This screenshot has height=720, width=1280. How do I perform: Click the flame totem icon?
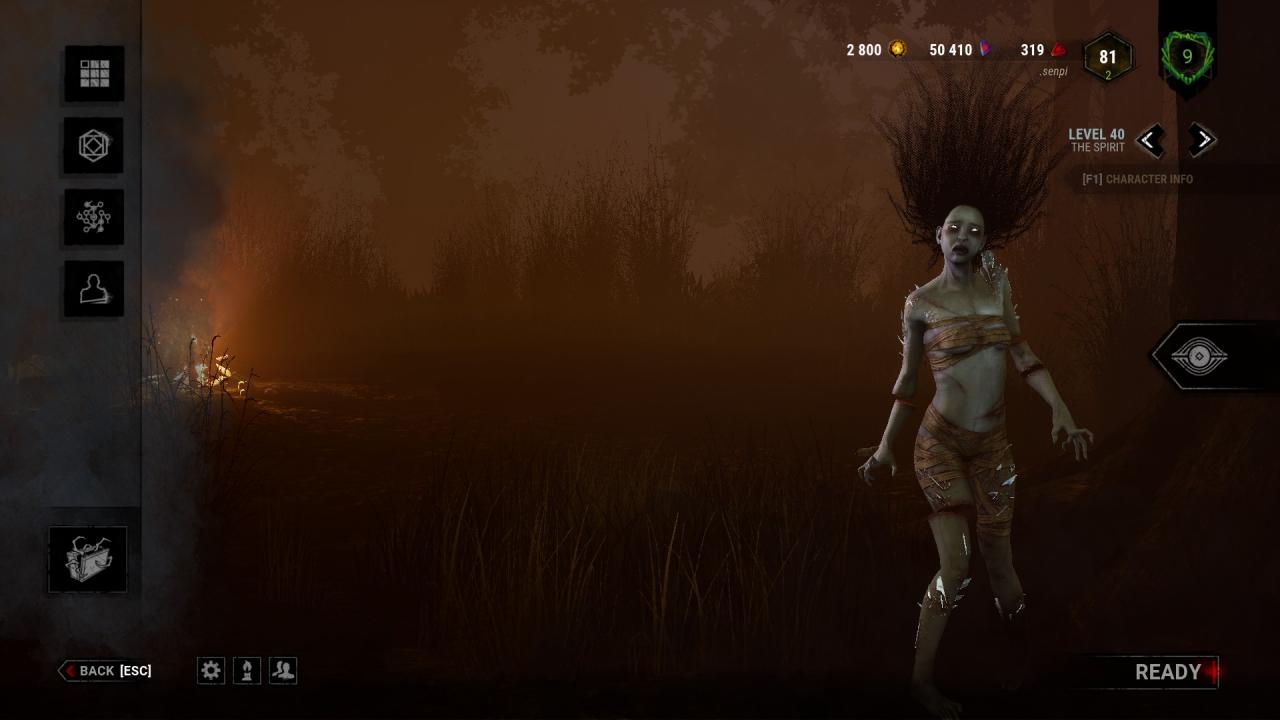[247, 671]
